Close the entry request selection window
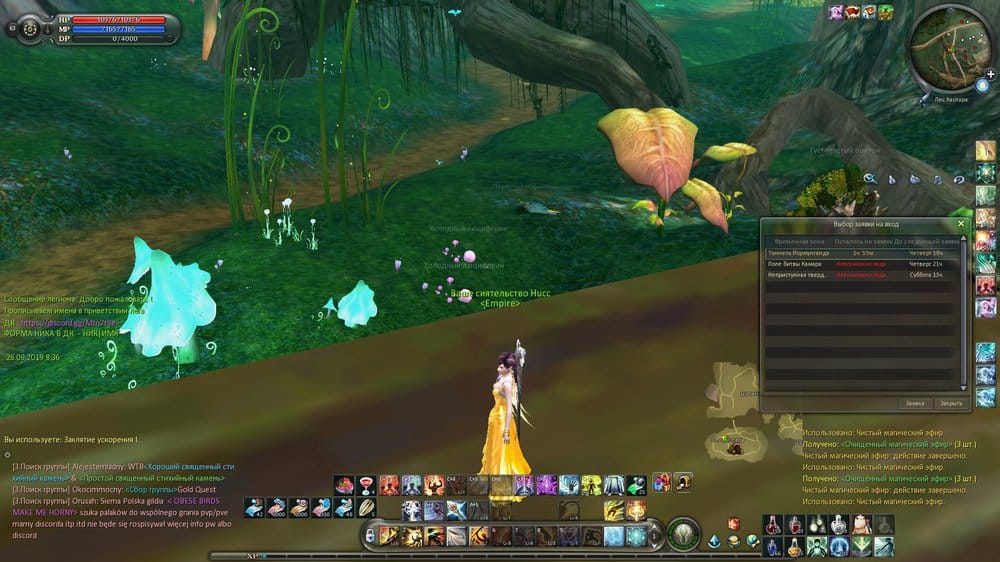1000x562 pixels. [x=961, y=225]
